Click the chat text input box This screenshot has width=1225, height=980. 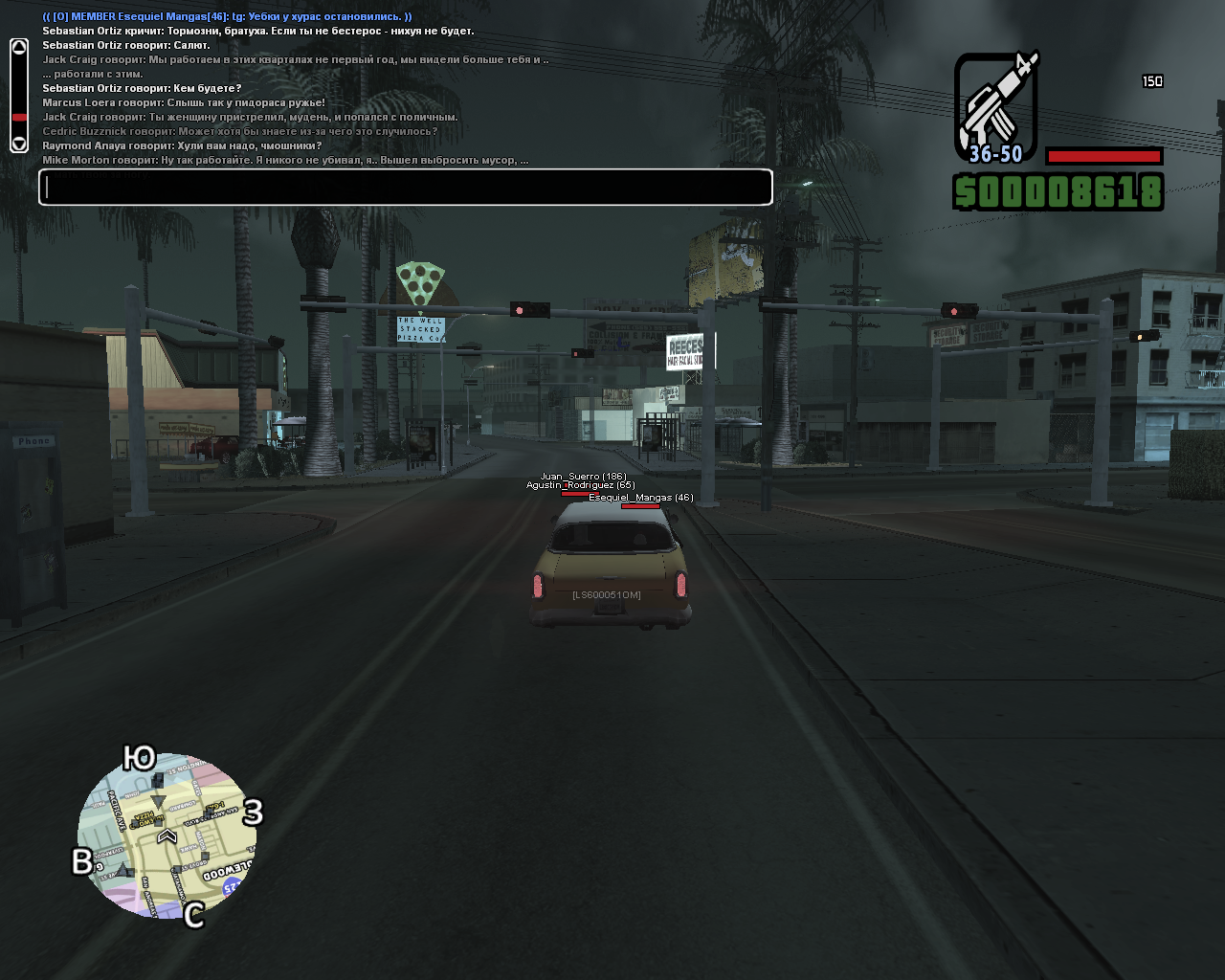(406, 188)
